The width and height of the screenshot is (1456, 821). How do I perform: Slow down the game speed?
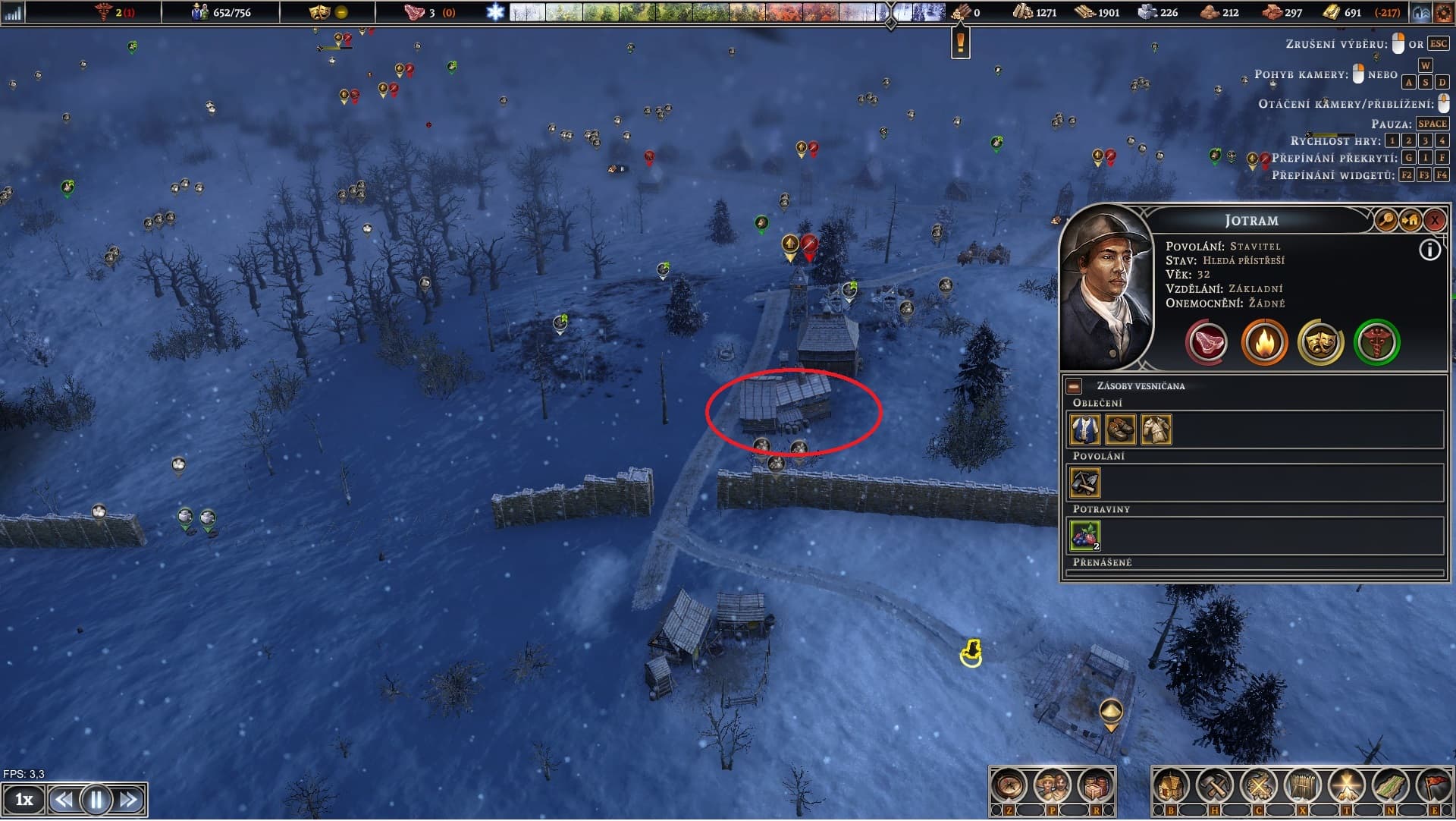pos(64,800)
